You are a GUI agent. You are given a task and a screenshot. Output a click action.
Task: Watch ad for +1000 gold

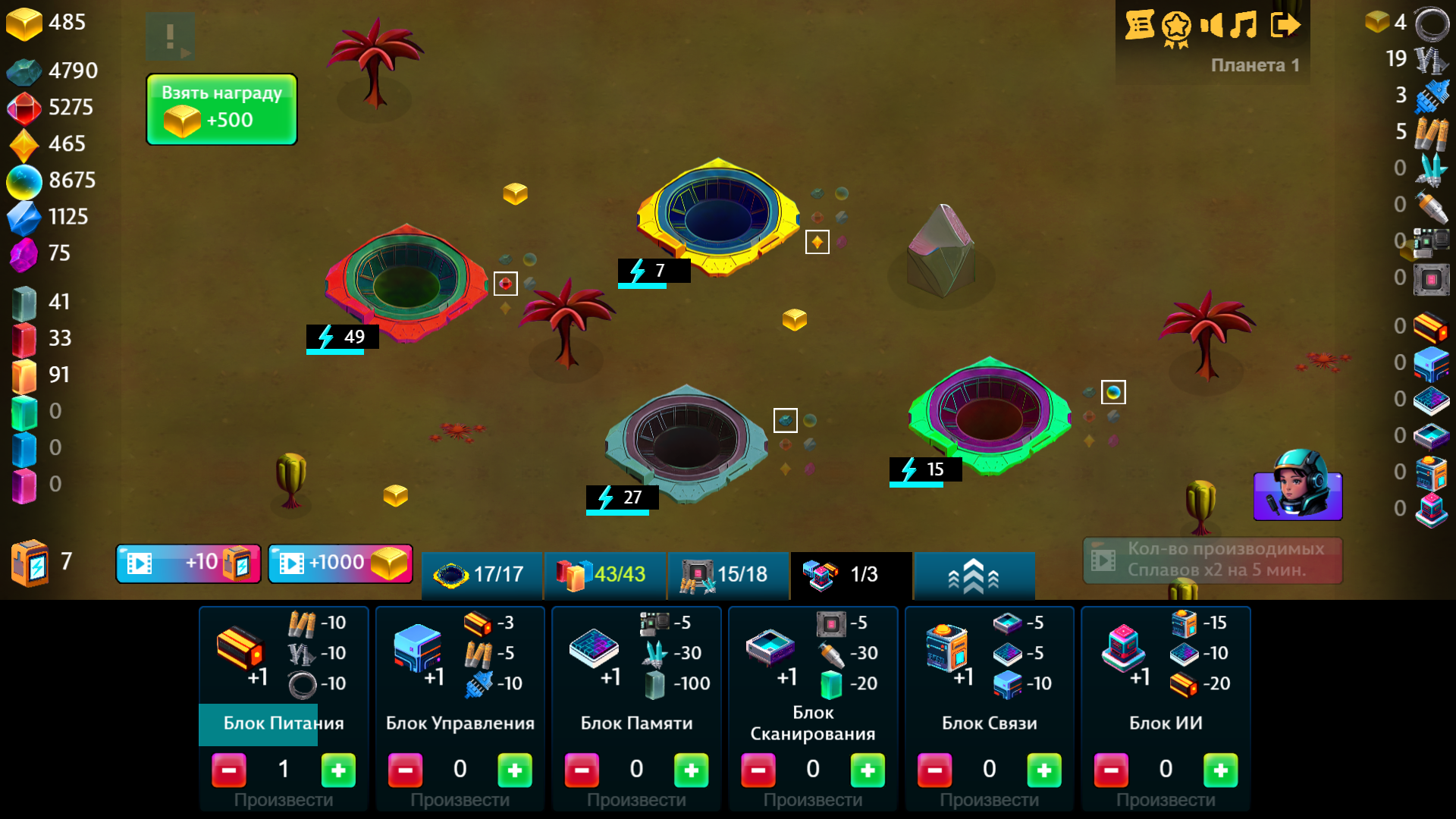tap(340, 563)
